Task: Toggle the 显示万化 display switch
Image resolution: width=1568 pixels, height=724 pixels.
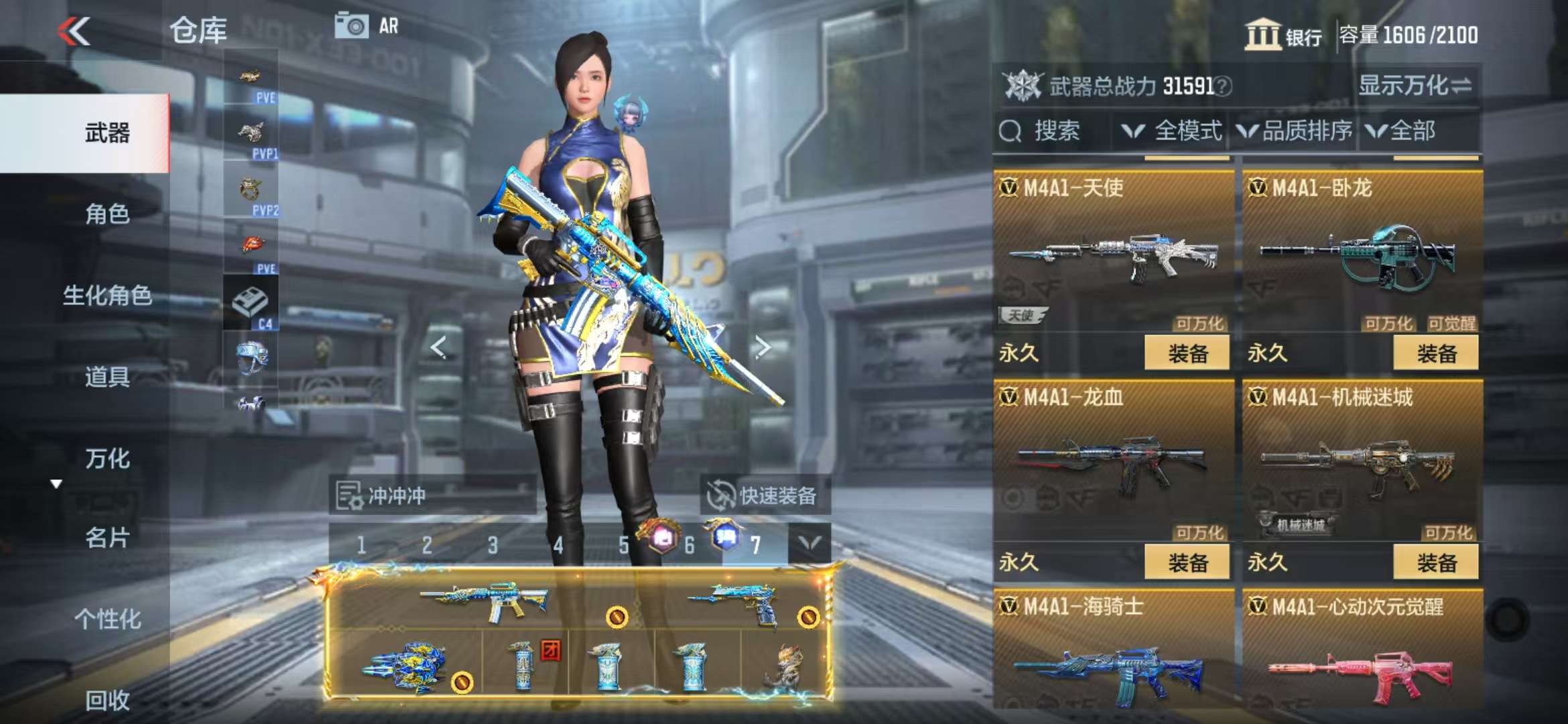Action: tap(1414, 86)
